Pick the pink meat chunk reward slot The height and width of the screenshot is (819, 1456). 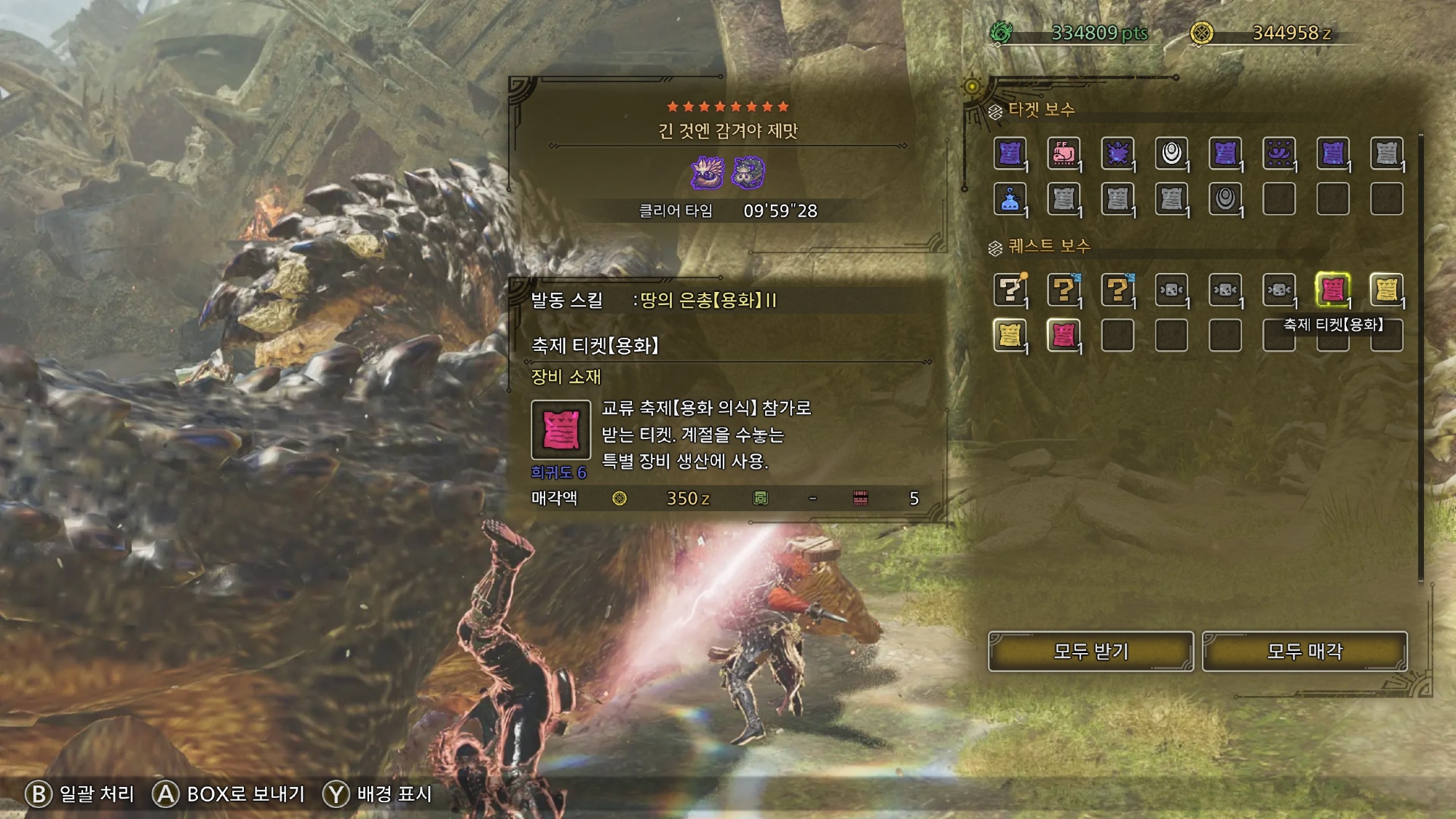tap(1063, 154)
